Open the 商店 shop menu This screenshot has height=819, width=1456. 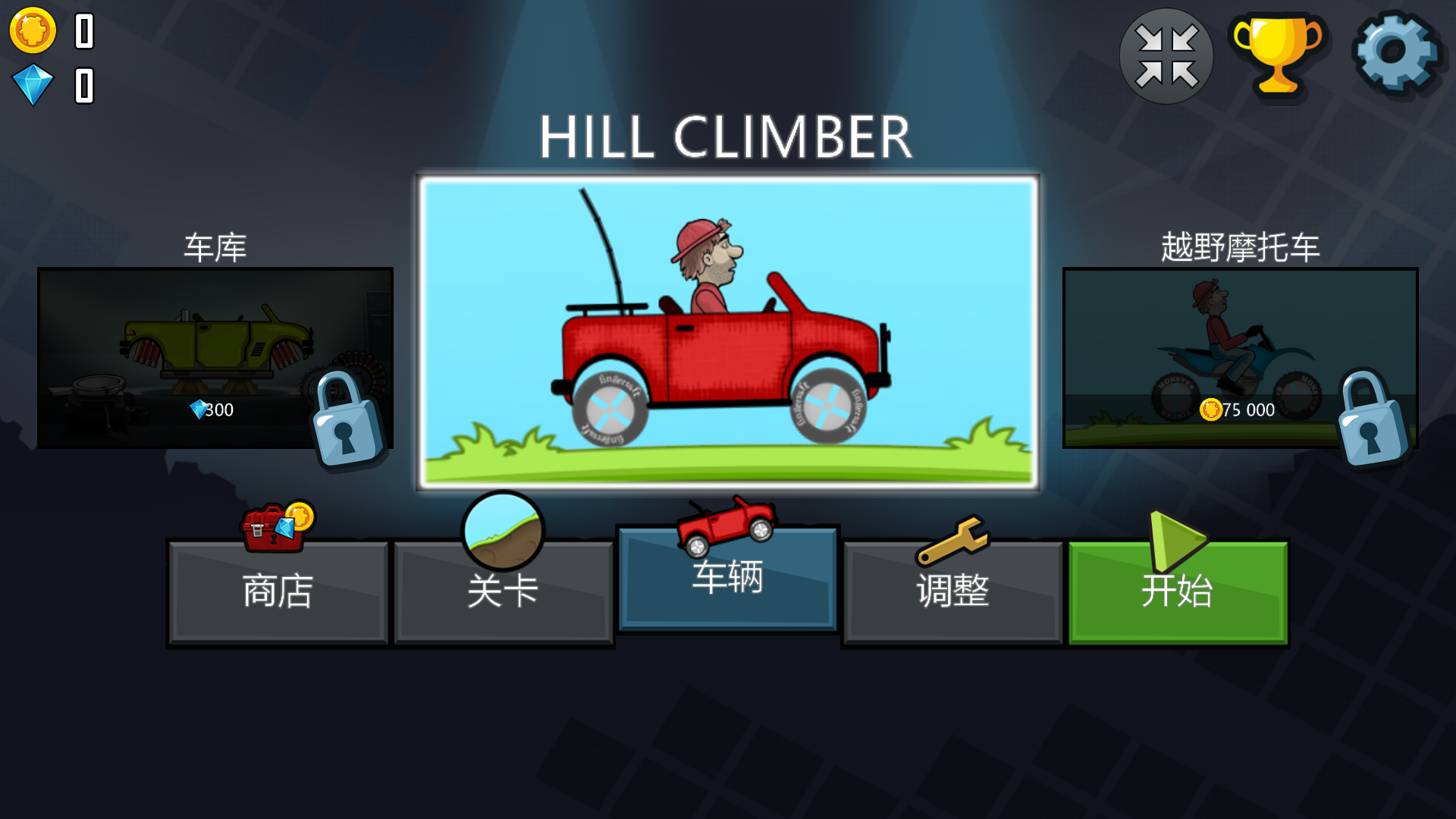pos(278,591)
